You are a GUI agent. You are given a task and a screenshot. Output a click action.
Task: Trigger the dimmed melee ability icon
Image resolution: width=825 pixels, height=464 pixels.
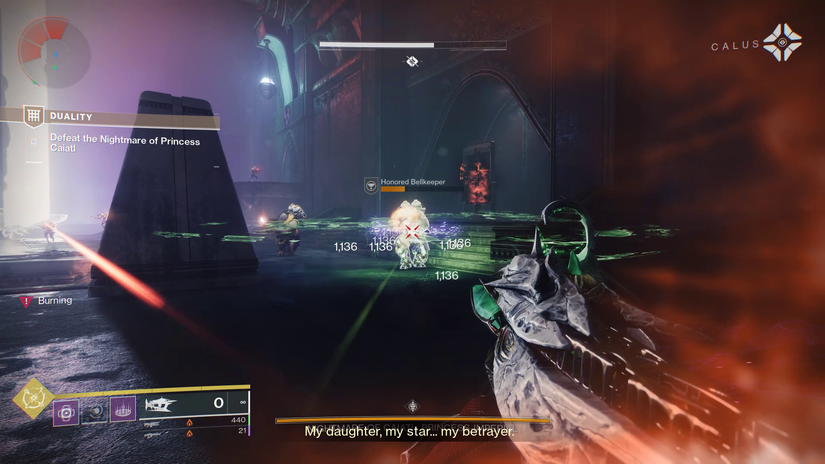pos(95,409)
